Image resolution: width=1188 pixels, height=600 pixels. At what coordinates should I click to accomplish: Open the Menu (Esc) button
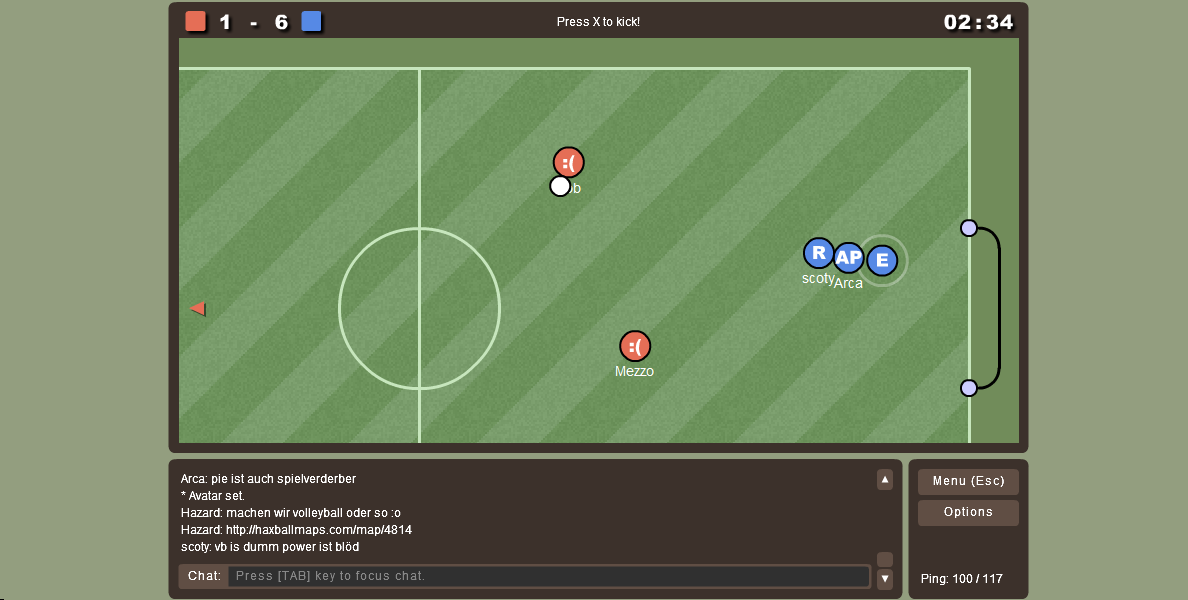pos(968,482)
